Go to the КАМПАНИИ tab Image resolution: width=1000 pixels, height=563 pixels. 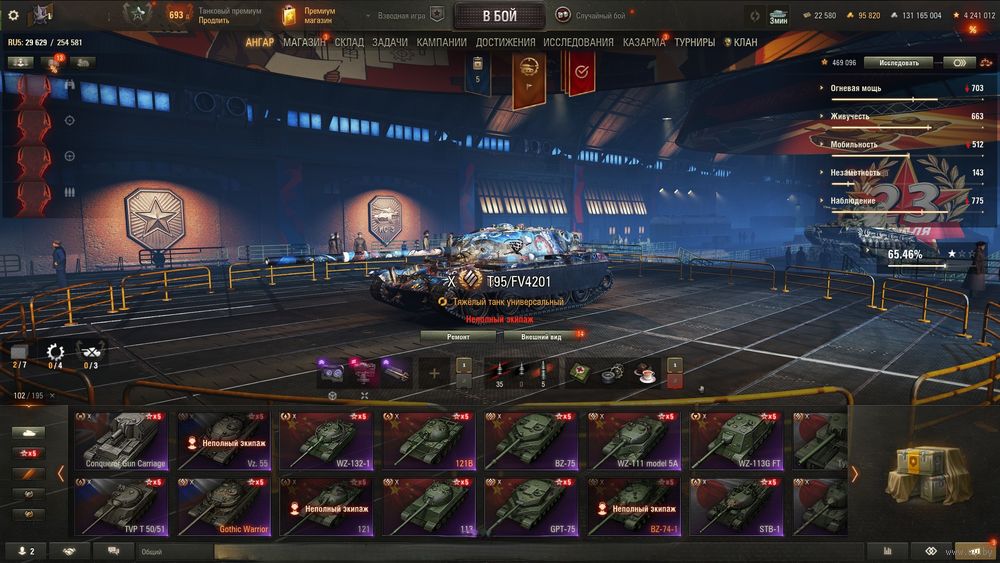click(441, 42)
